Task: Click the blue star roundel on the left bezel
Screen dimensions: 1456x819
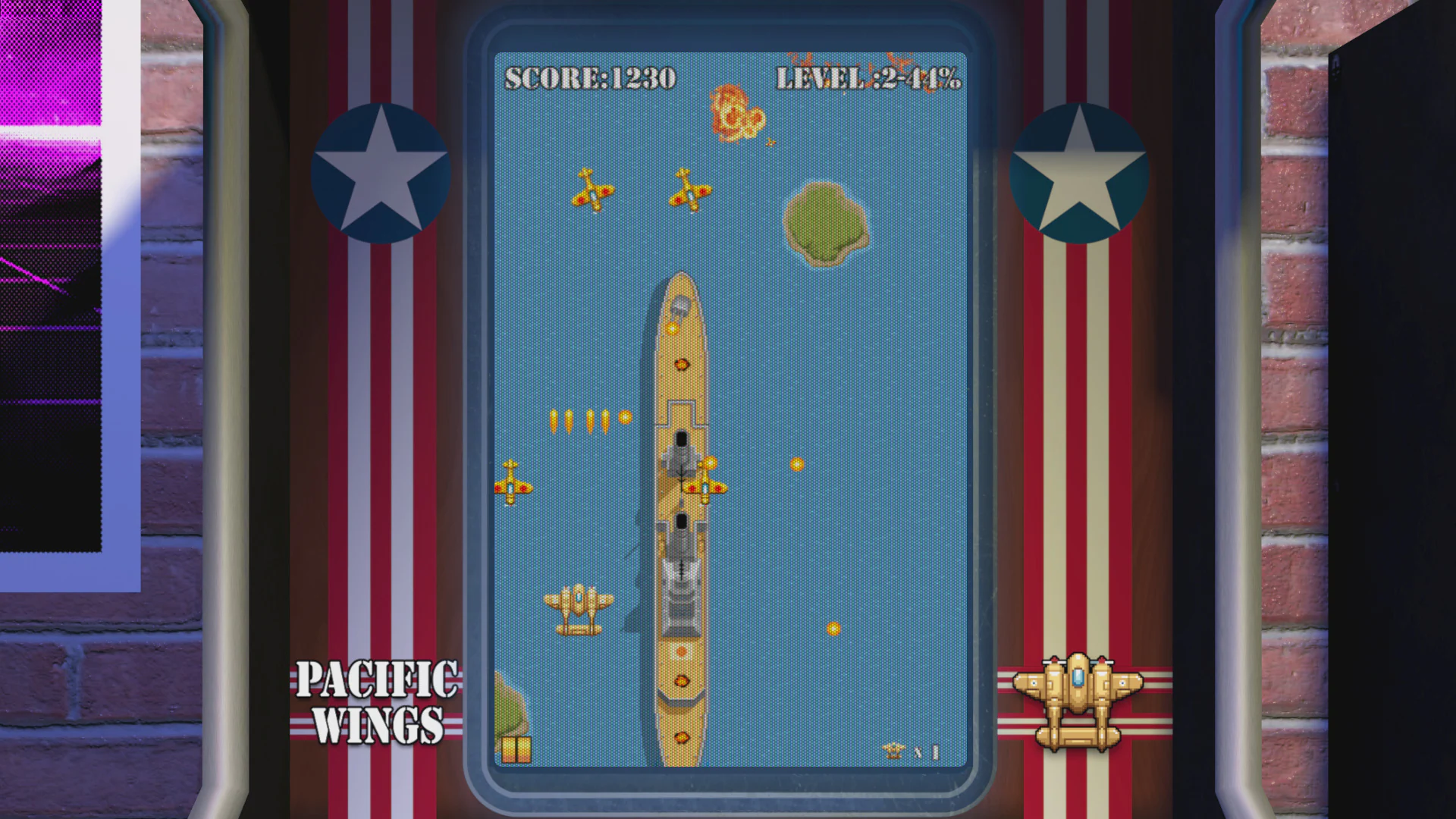Action: [379, 173]
